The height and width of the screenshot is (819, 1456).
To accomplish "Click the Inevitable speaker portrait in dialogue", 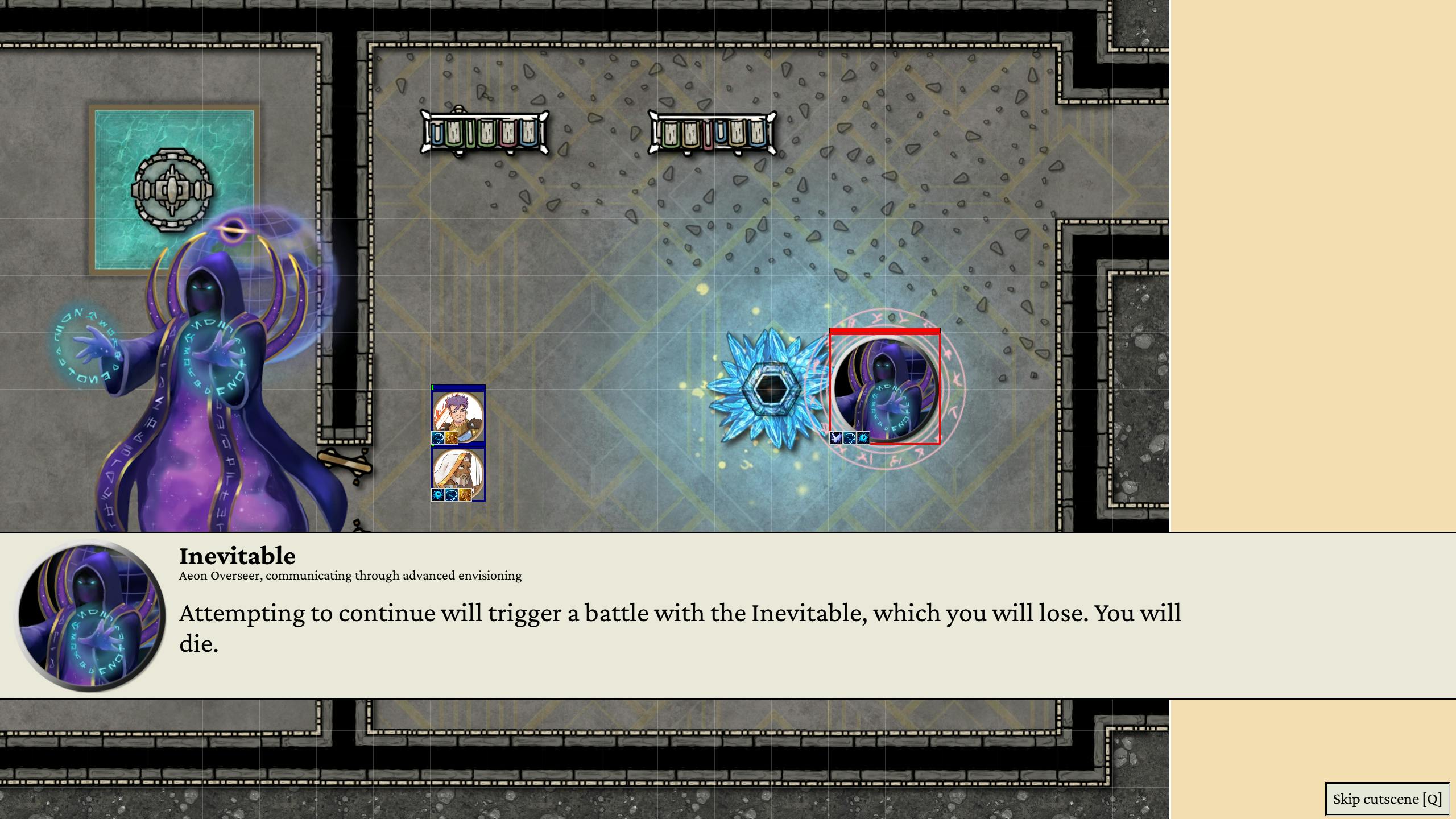I will 90,615.
